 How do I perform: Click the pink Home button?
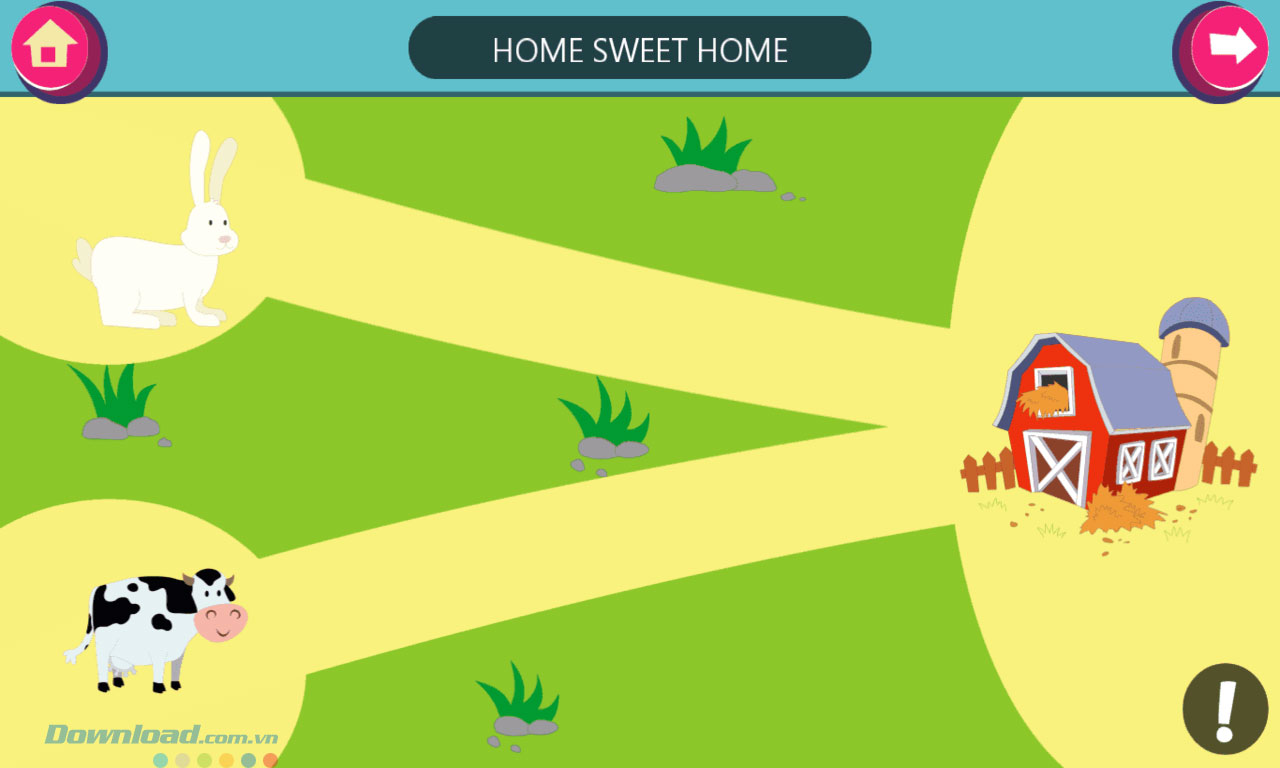52,47
